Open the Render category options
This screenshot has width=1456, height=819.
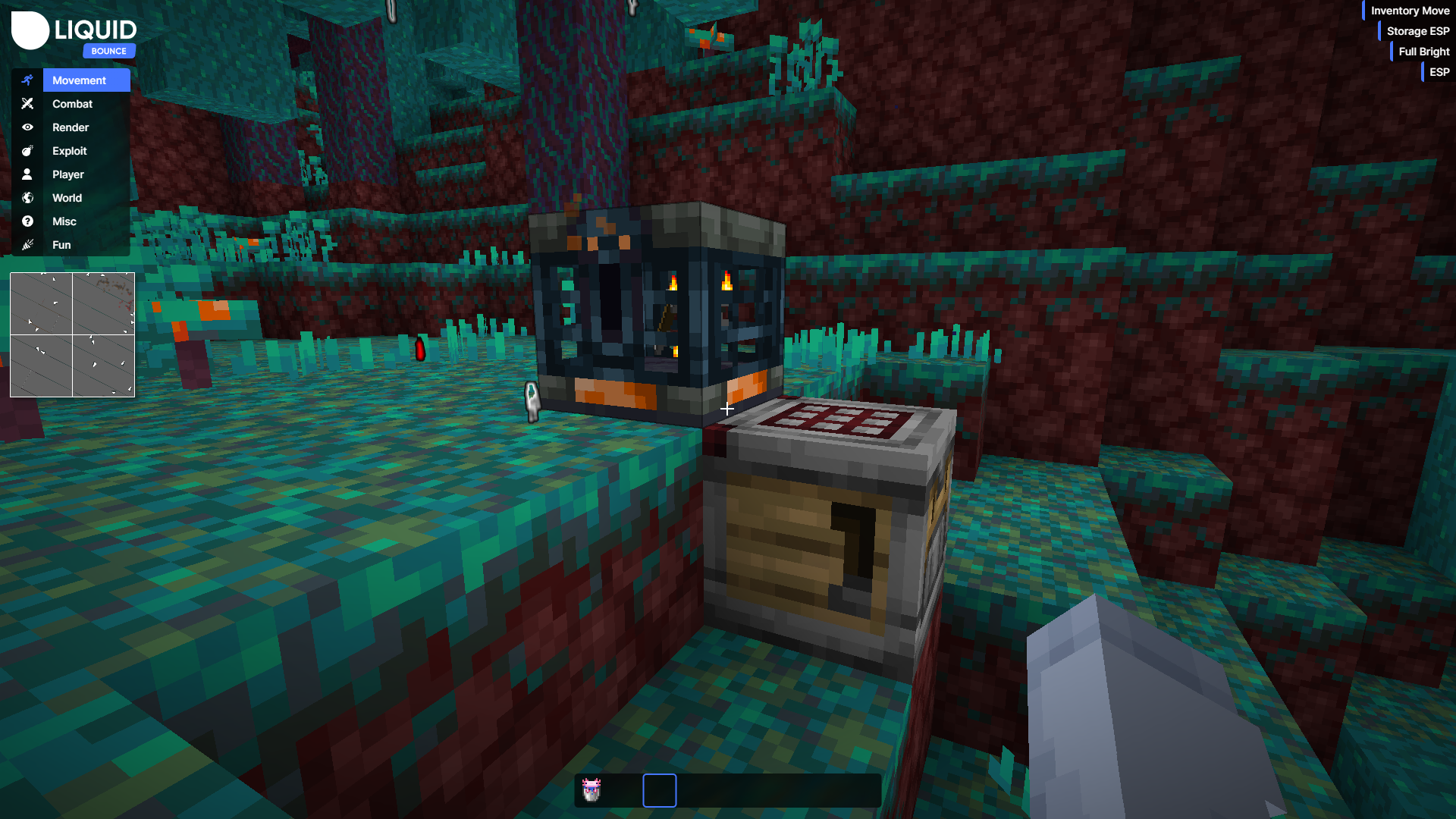pos(71,127)
